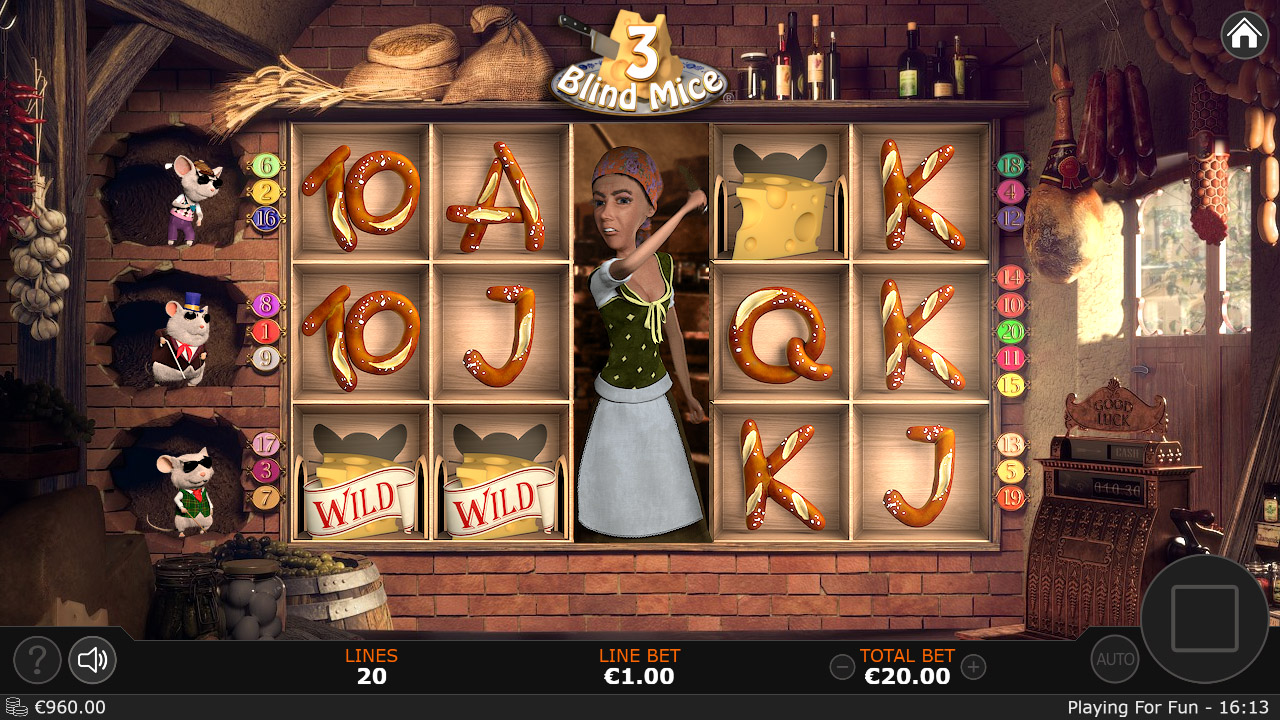Screen dimensions: 1280x720
Task: Increase total bet with plus button
Action: click(x=973, y=667)
